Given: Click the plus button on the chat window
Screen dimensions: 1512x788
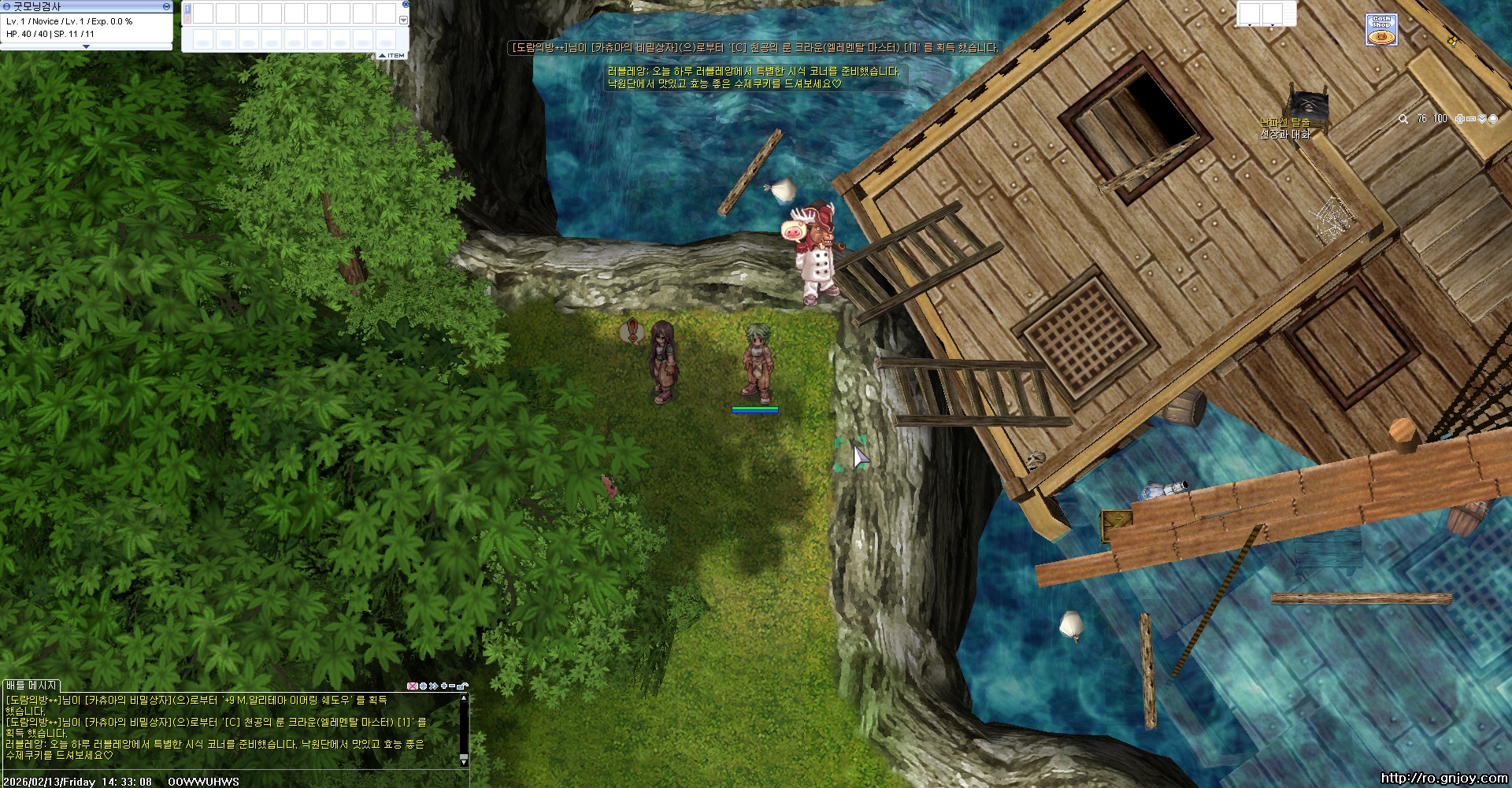Looking at the screenshot, I should tap(444, 686).
